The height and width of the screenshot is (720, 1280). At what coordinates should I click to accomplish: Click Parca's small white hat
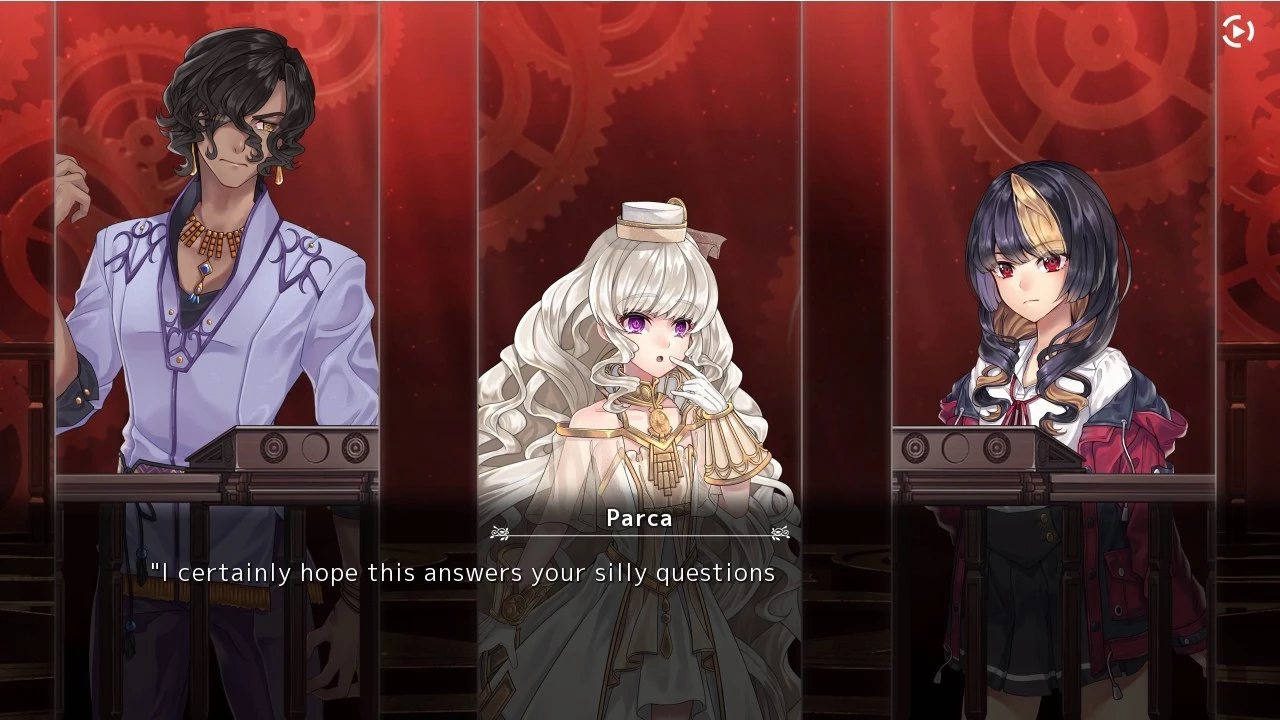(651, 218)
